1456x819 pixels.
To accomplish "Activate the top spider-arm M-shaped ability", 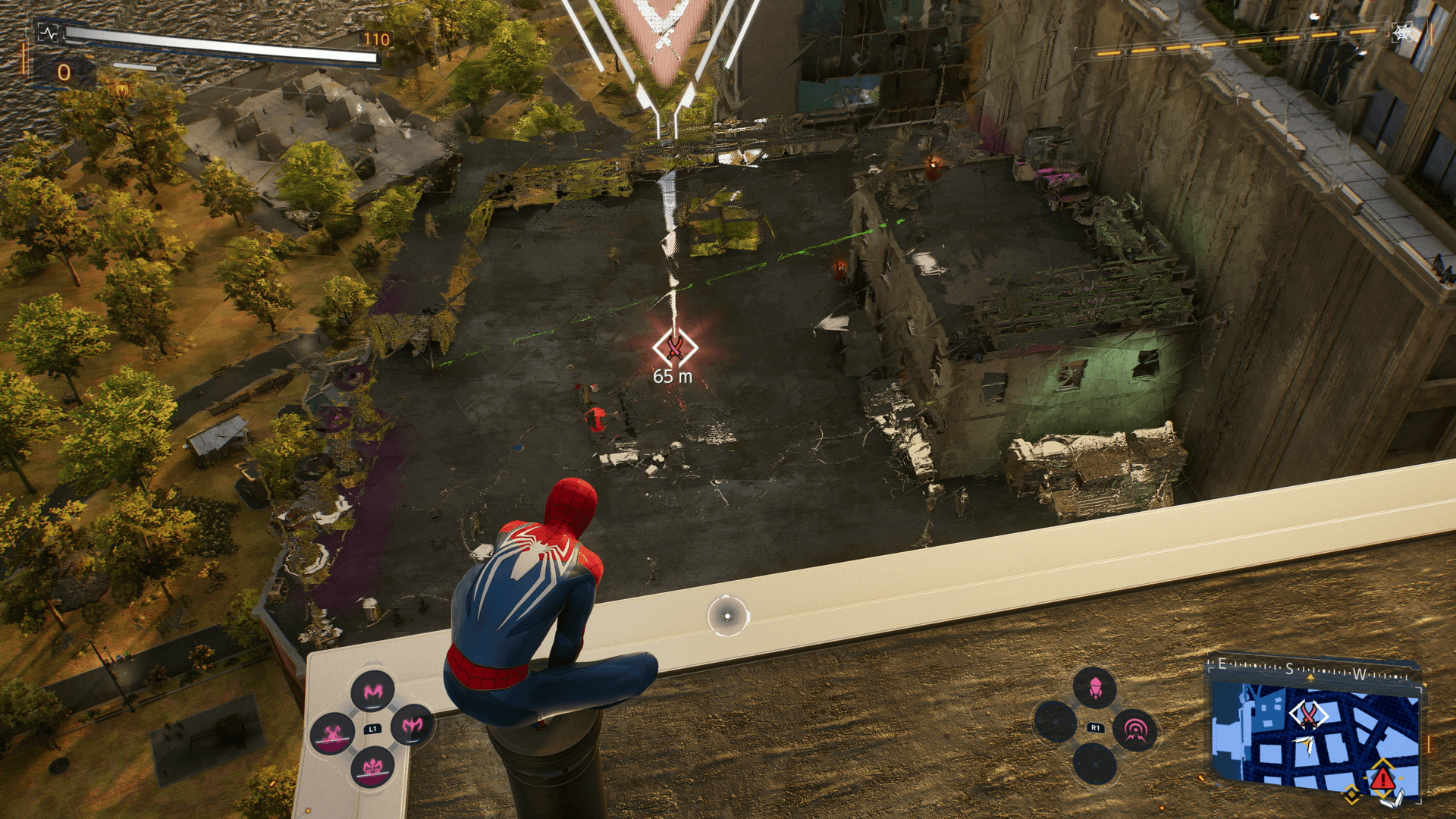I will pyautogui.click(x=372, y=691).
